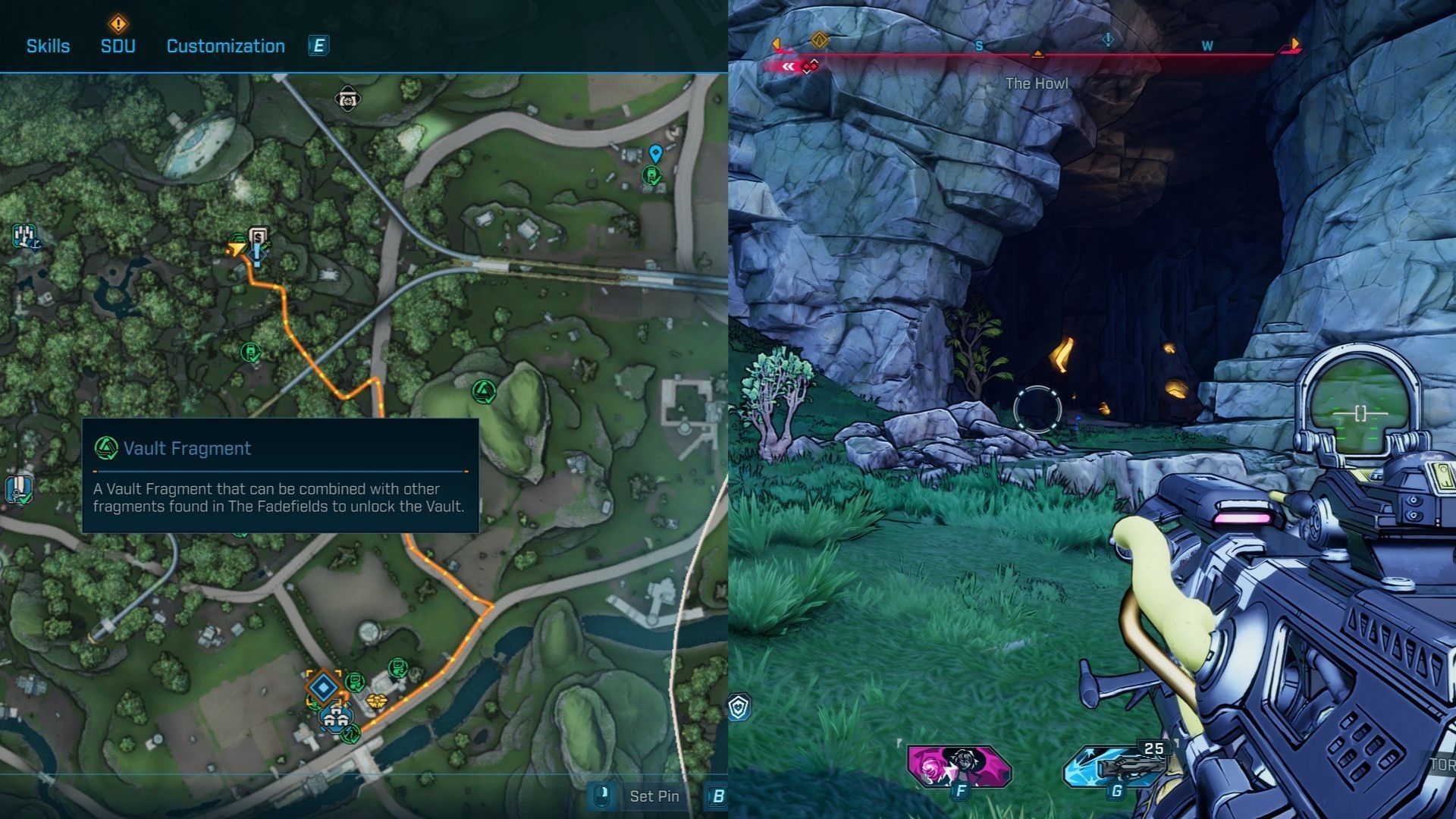Go to the Customization tab
Viewport: 1456px width, 819px height.
(x=225, y=46)
